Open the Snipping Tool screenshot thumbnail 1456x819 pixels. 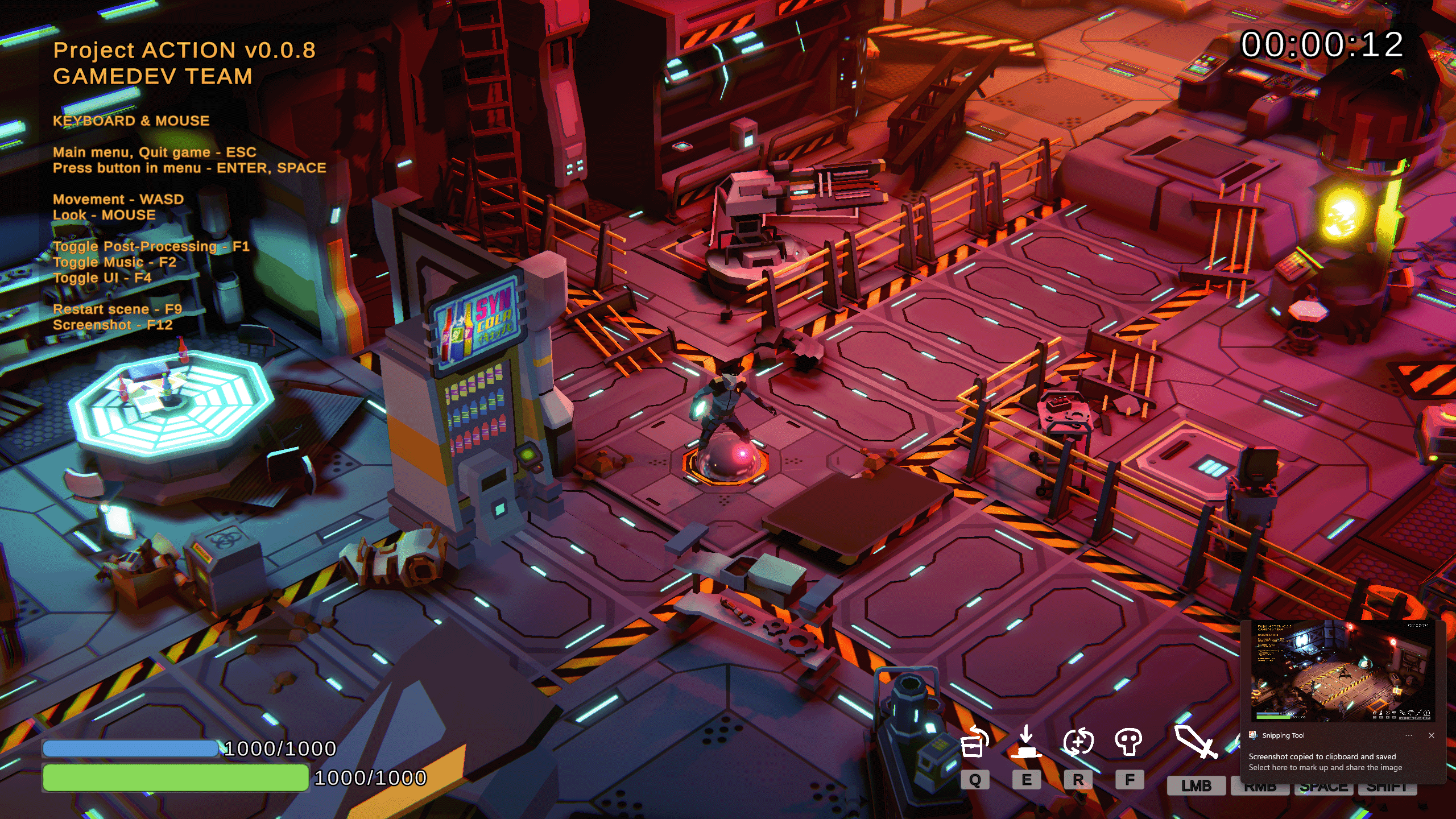(1343, 672)
